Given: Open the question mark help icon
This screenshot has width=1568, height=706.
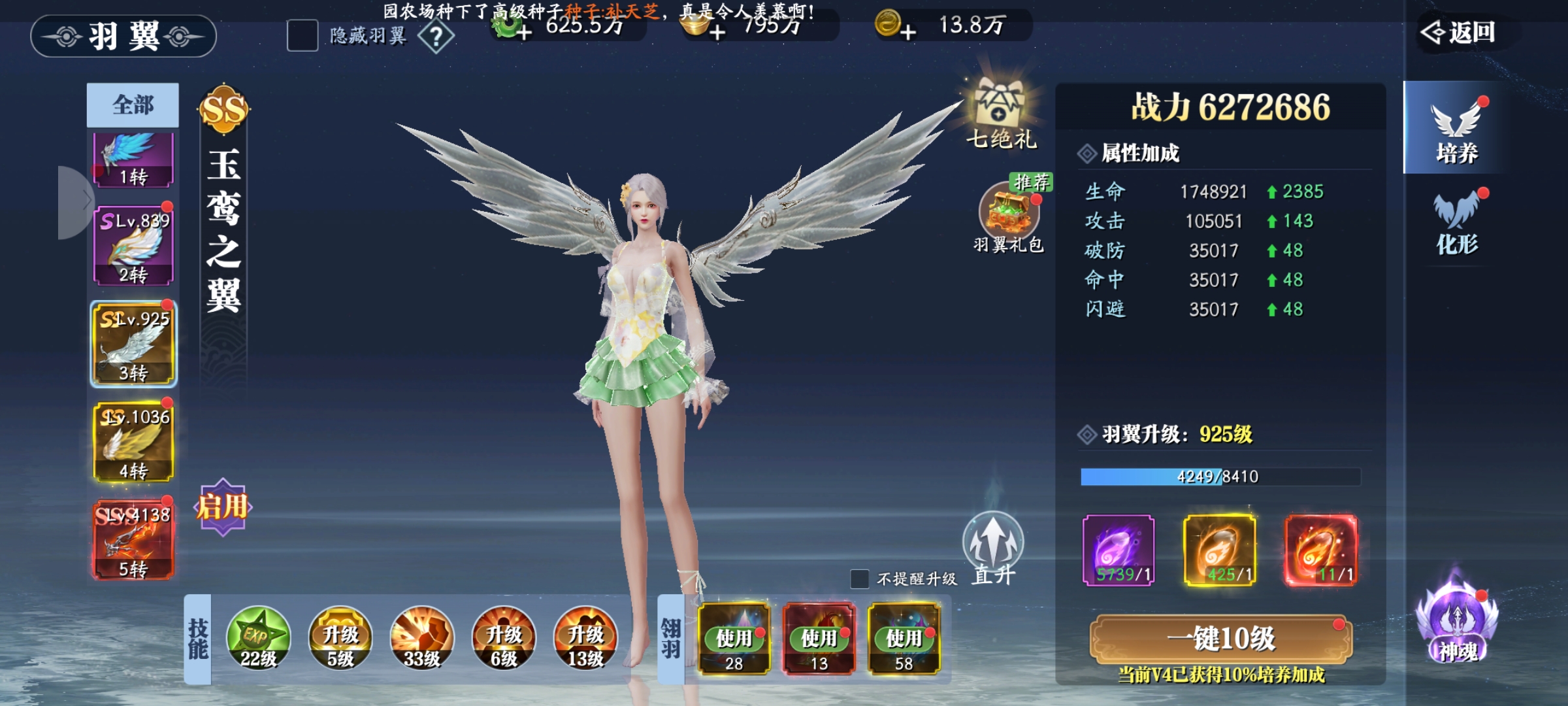Looking at the screenshot, I should (x=436, y=37).
